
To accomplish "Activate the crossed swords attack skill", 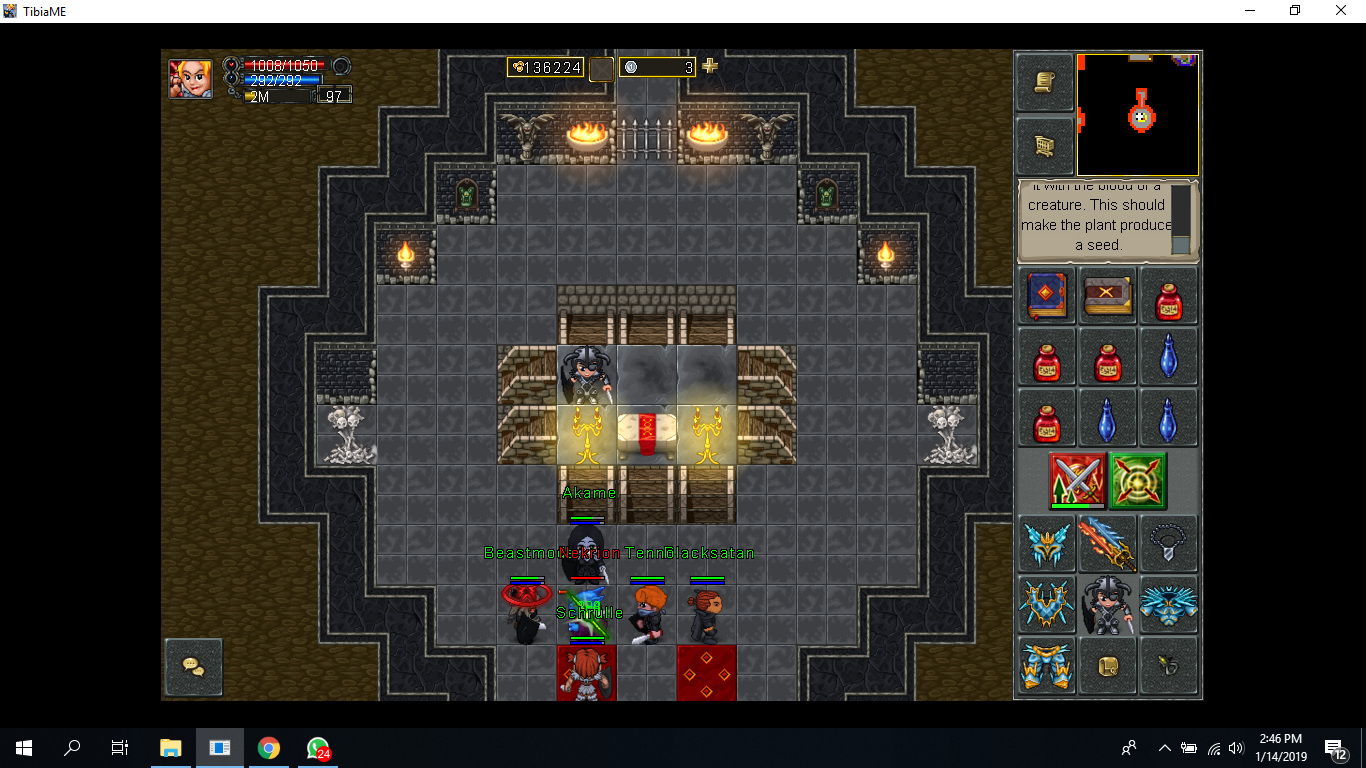I will pos(1077,481).
